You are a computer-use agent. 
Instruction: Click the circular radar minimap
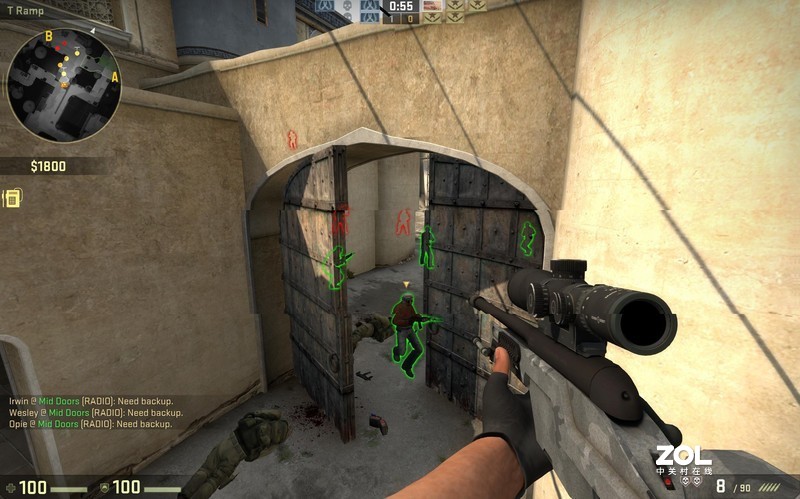click(x=63, y=84)
